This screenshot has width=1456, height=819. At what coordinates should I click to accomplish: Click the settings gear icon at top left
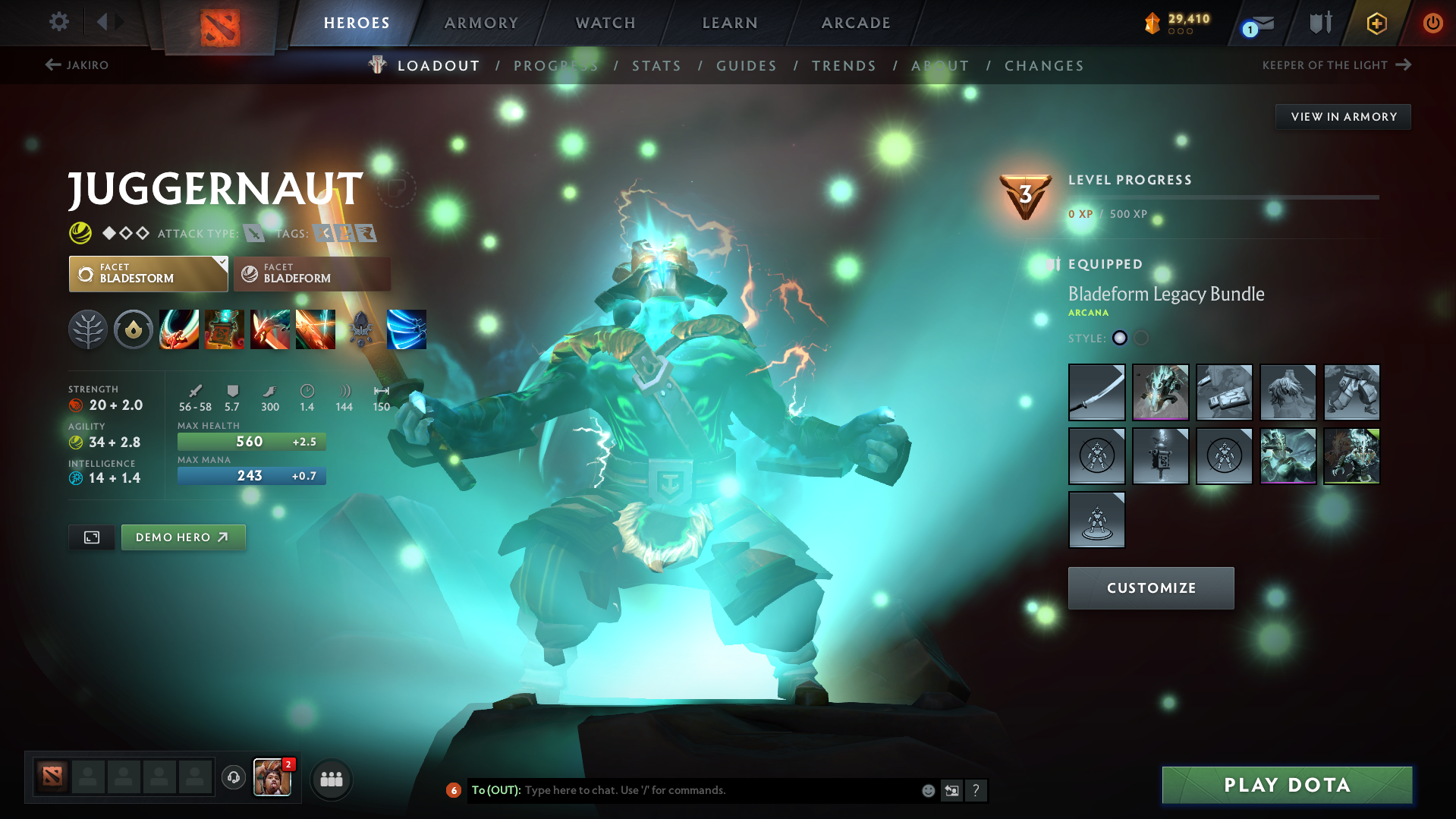pos(58,22)
